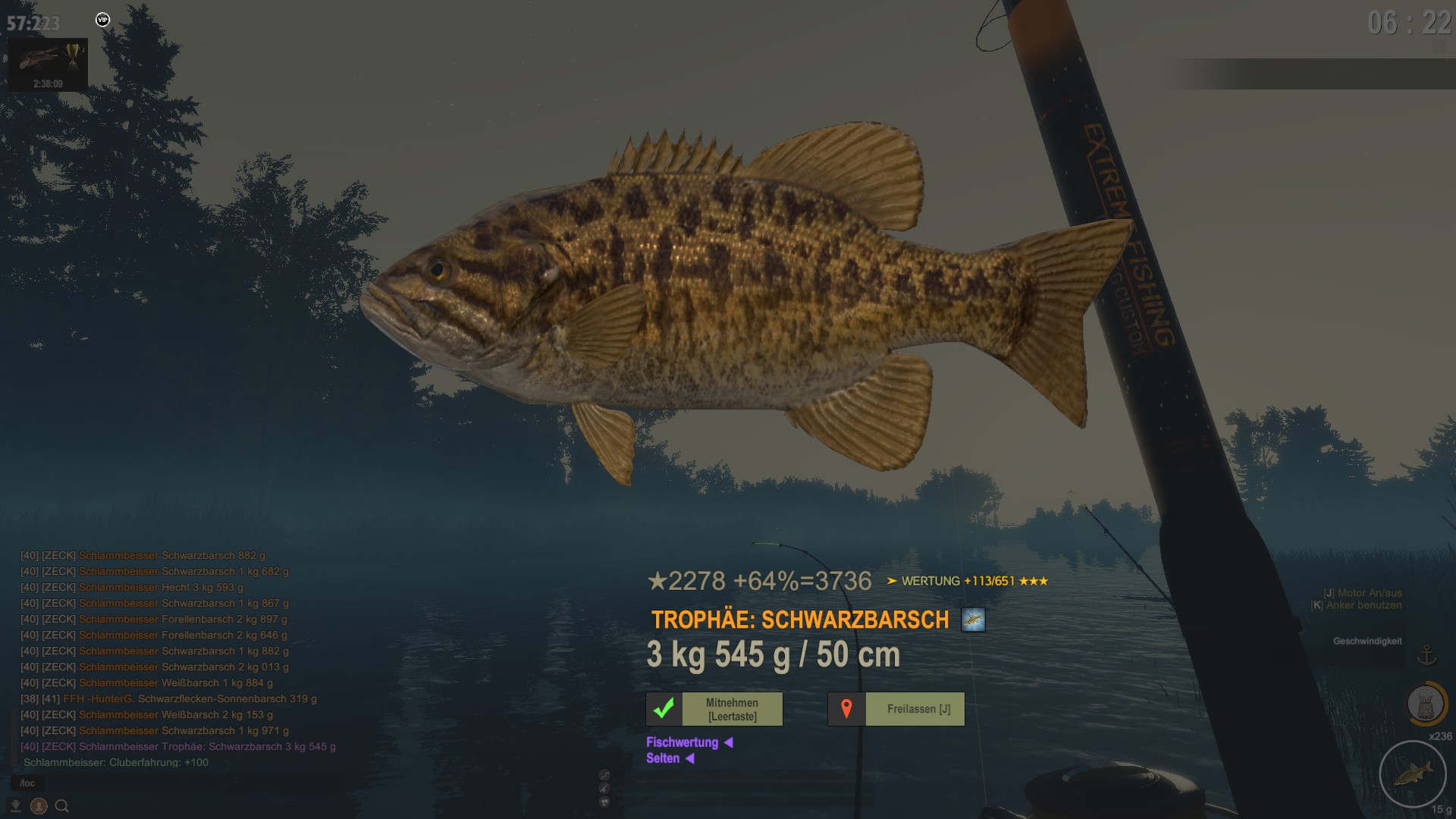Screen dimensions: 1456x819
Task: Open the chat player profile icon
Action: click(39, 806)
